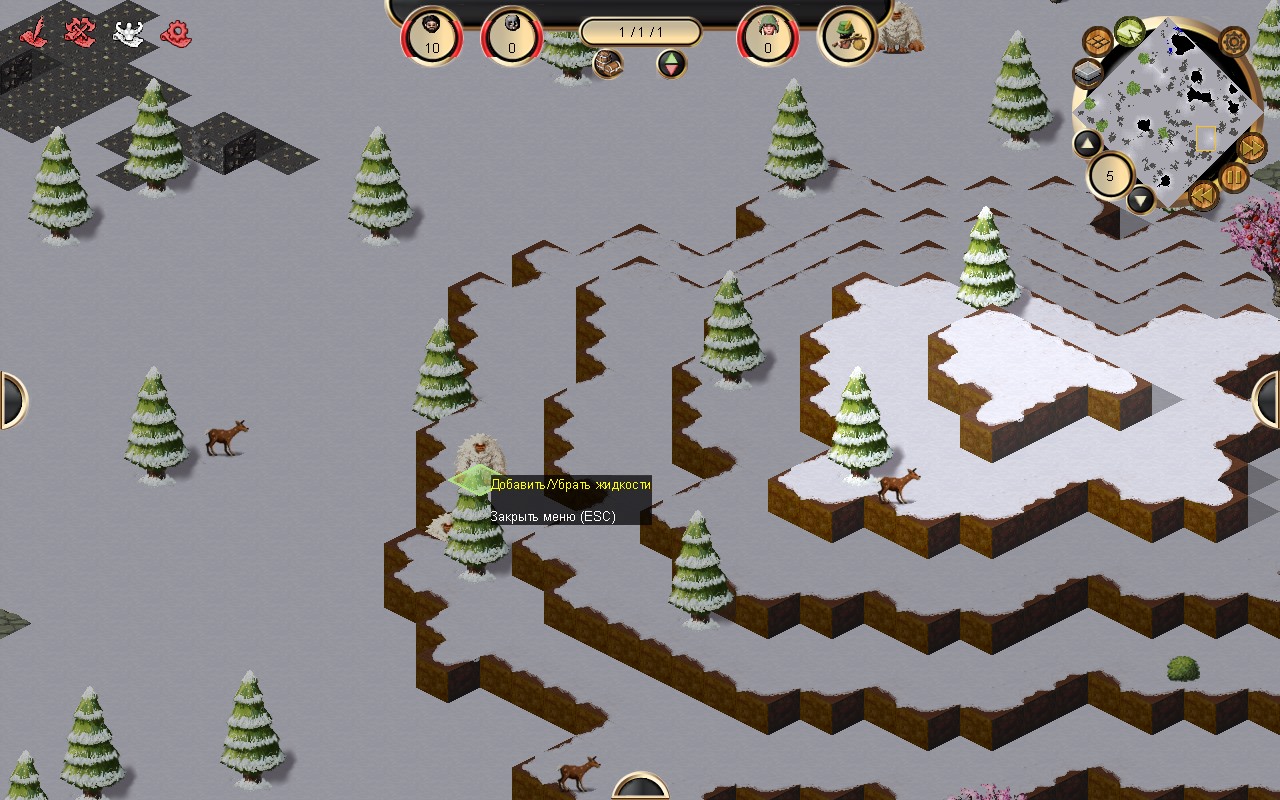Speed up the game with fast-forward button
Screen dimensions: 1280x800
point(1252,148)
